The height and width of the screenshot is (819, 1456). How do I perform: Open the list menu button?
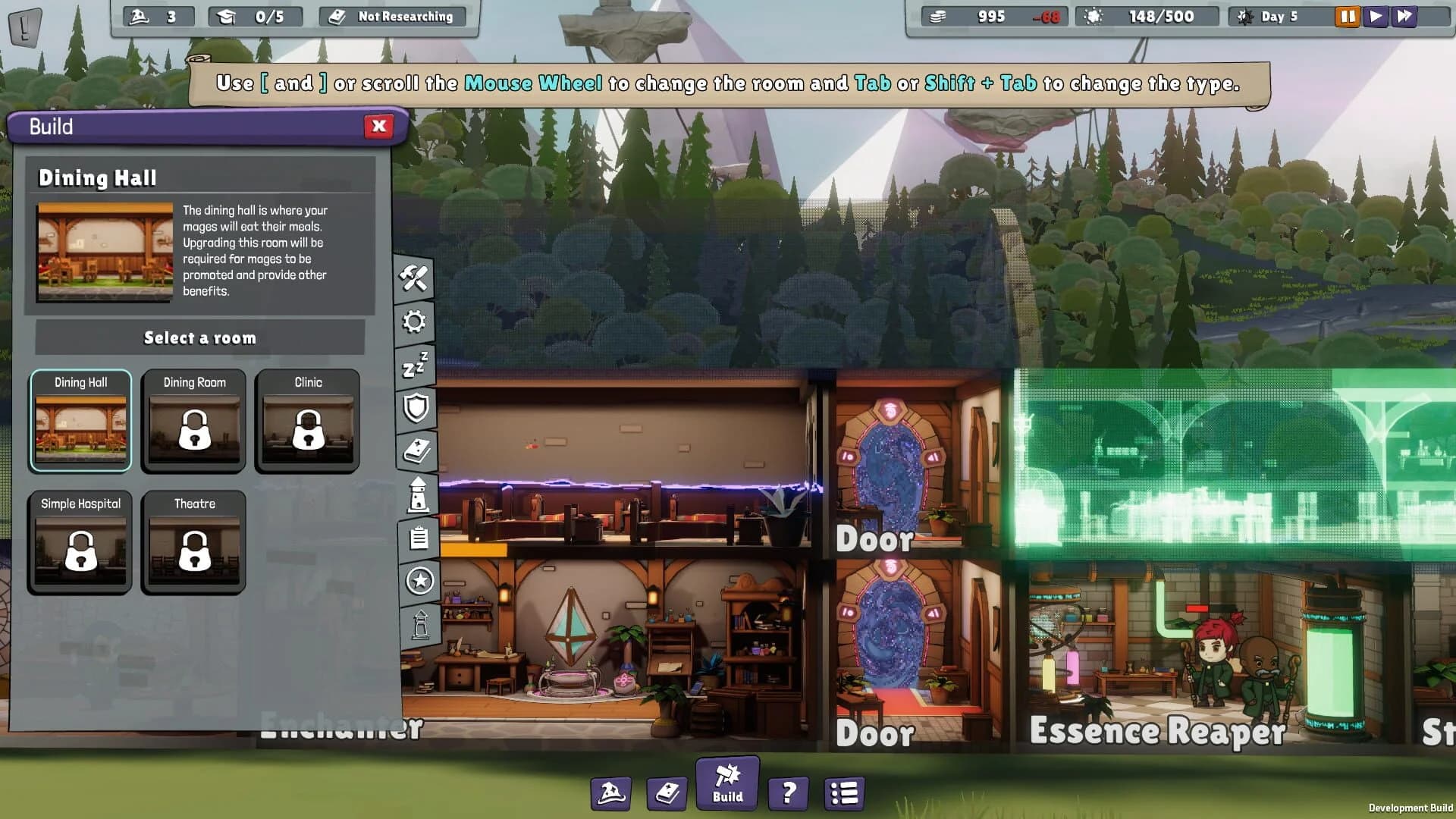coord(844,793)
